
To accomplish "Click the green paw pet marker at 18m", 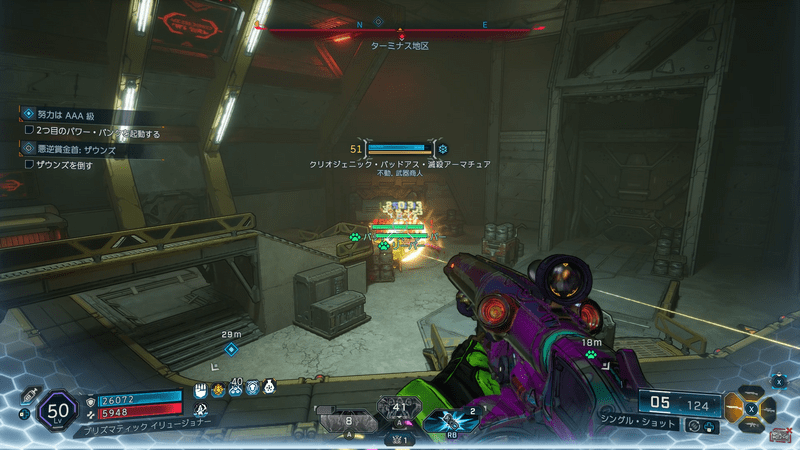I will (x=592, y=354).
